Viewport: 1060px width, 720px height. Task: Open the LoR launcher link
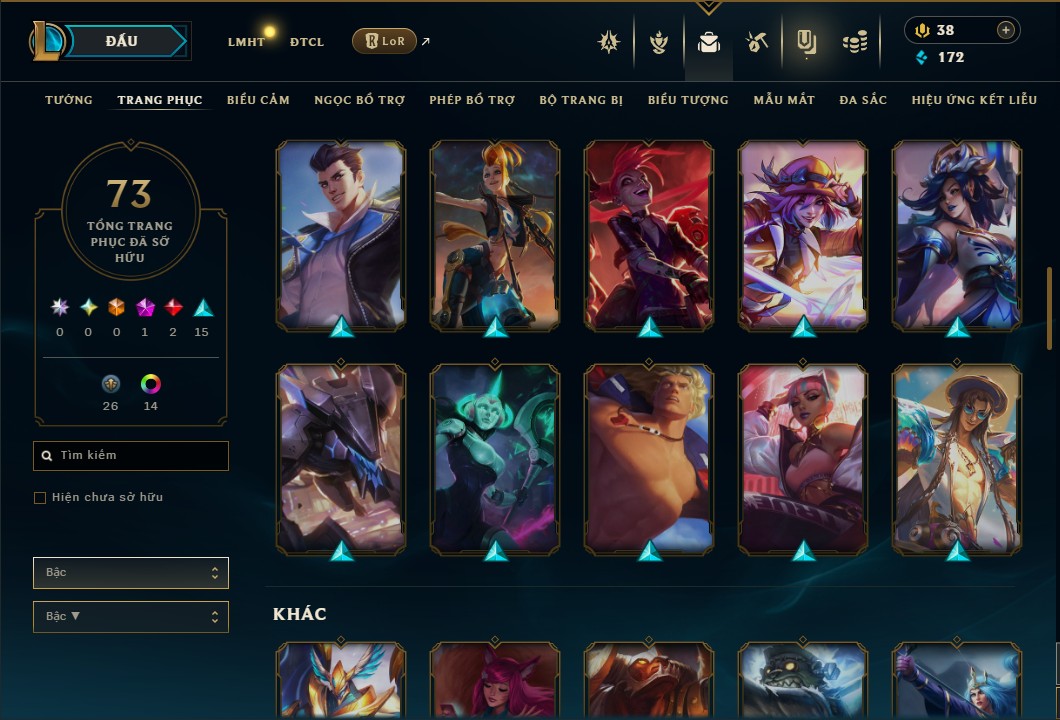(385, 42)
